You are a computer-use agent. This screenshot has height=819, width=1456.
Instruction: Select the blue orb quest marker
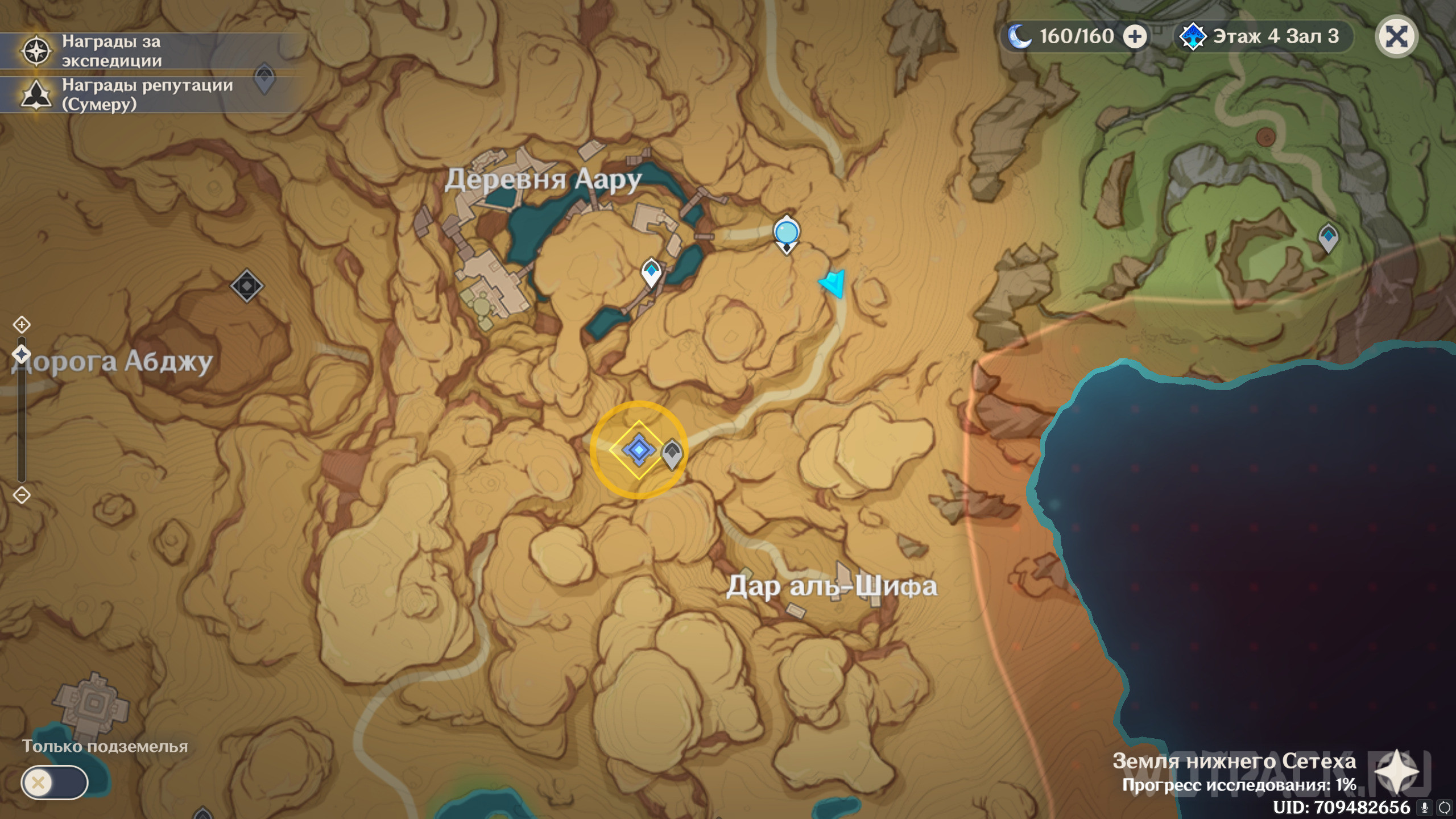point(787,233)
